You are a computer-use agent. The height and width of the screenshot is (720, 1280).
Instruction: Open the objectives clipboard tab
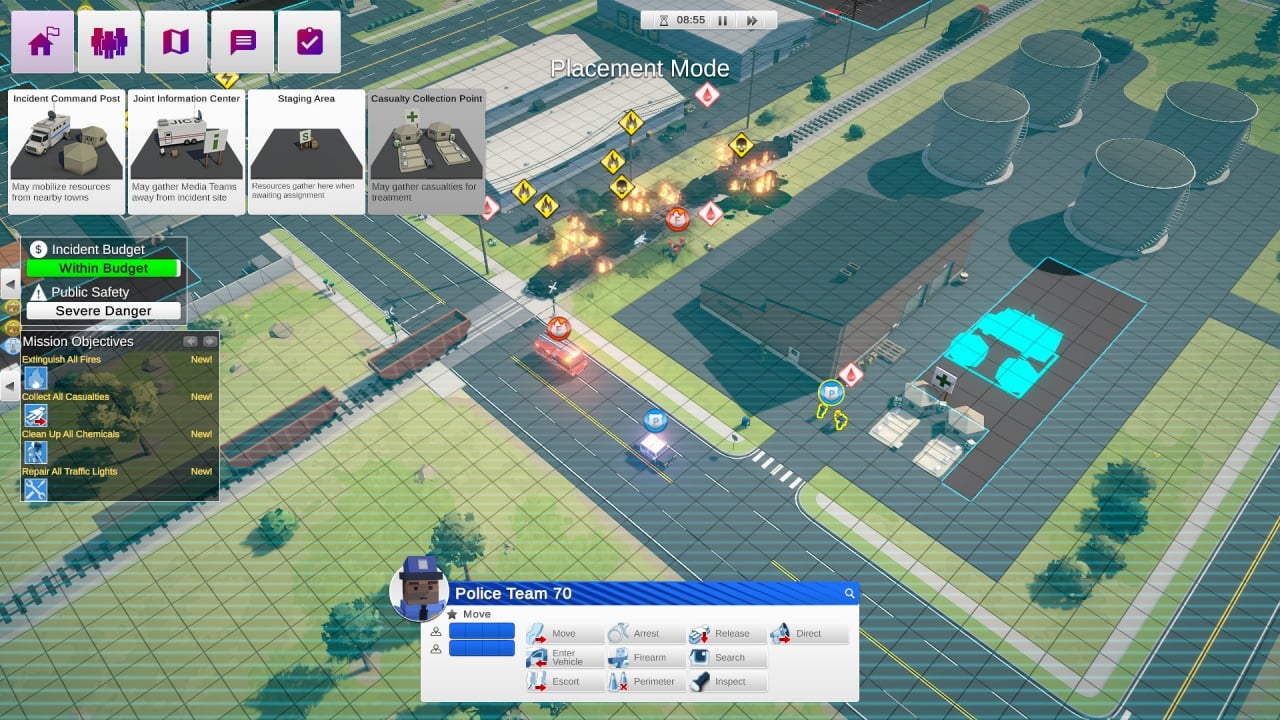(x=309, y=43)
